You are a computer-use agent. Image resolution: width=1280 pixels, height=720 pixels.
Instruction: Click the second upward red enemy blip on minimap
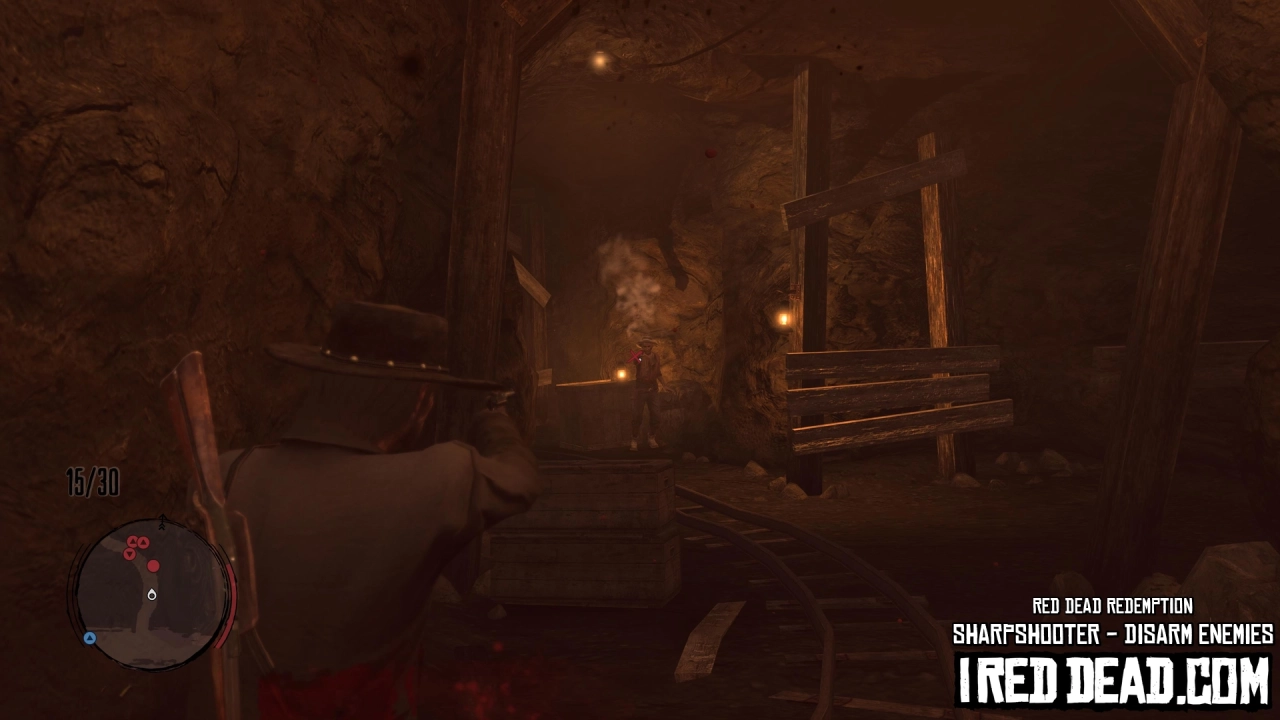[x=143, y=541]
